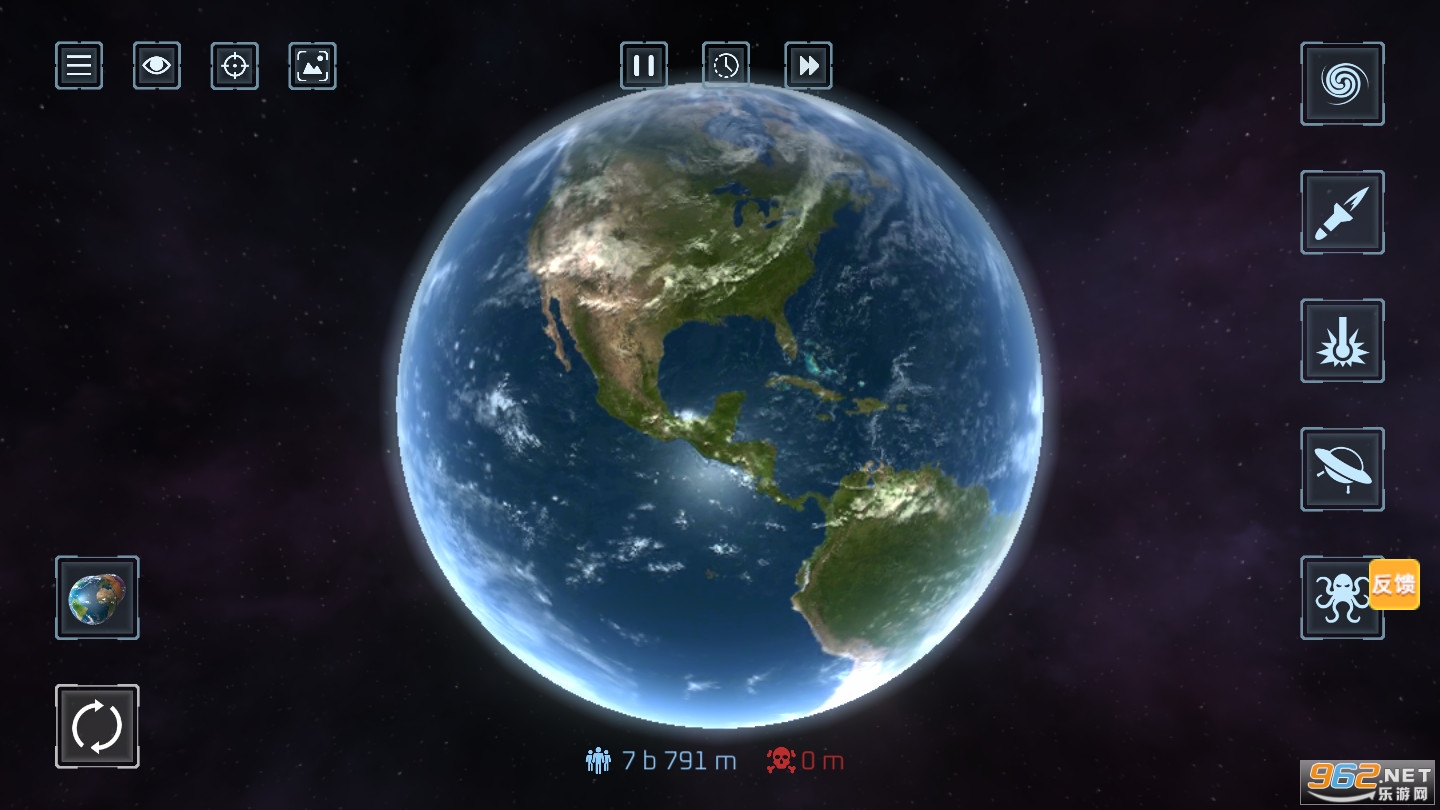The height and width of the screenshot is (810, 1440).
Task: Open the Earth planet selection thumbnail
Action: coord(97,598)
